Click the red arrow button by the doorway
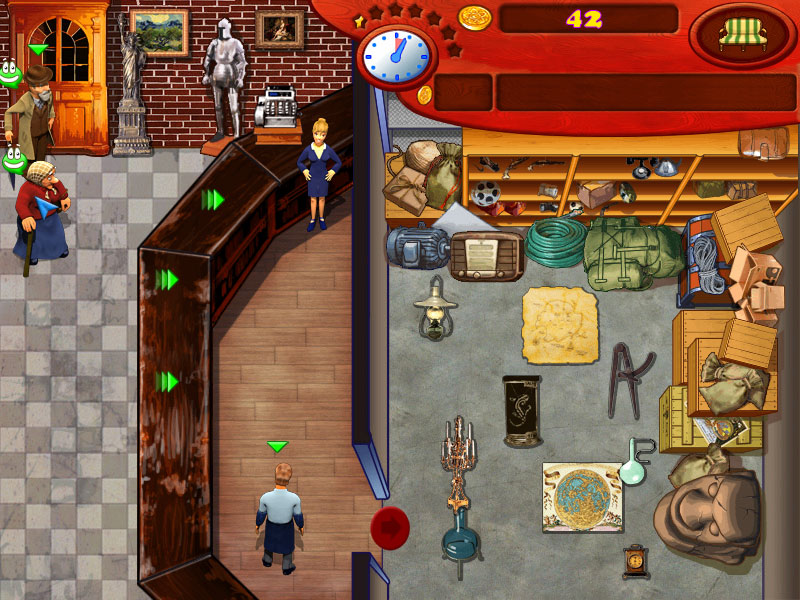The height and width of the screenshot is (600, 800). pyautogui.click(x=389, y=524)
